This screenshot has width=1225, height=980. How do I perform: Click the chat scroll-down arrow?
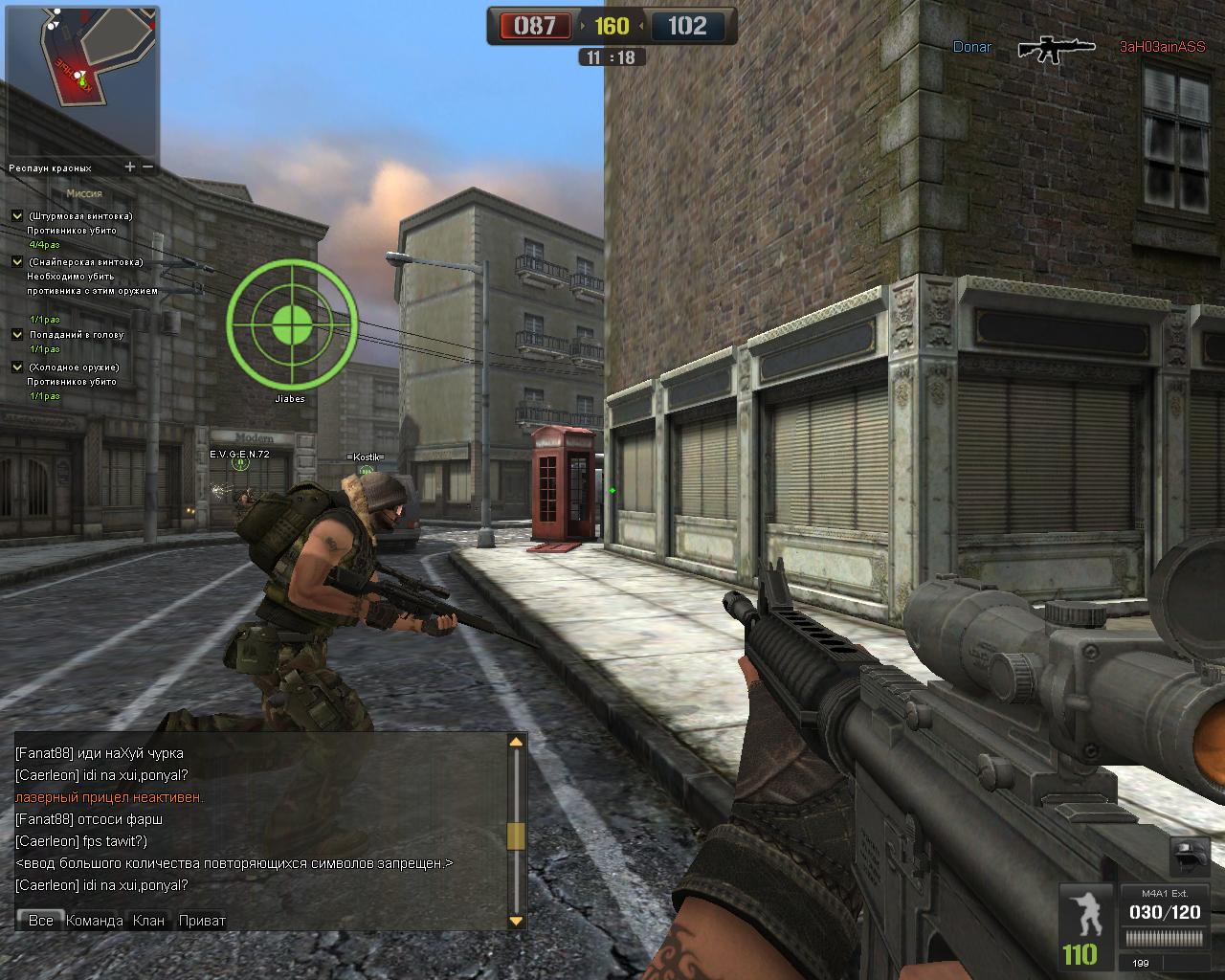point(516,921)
